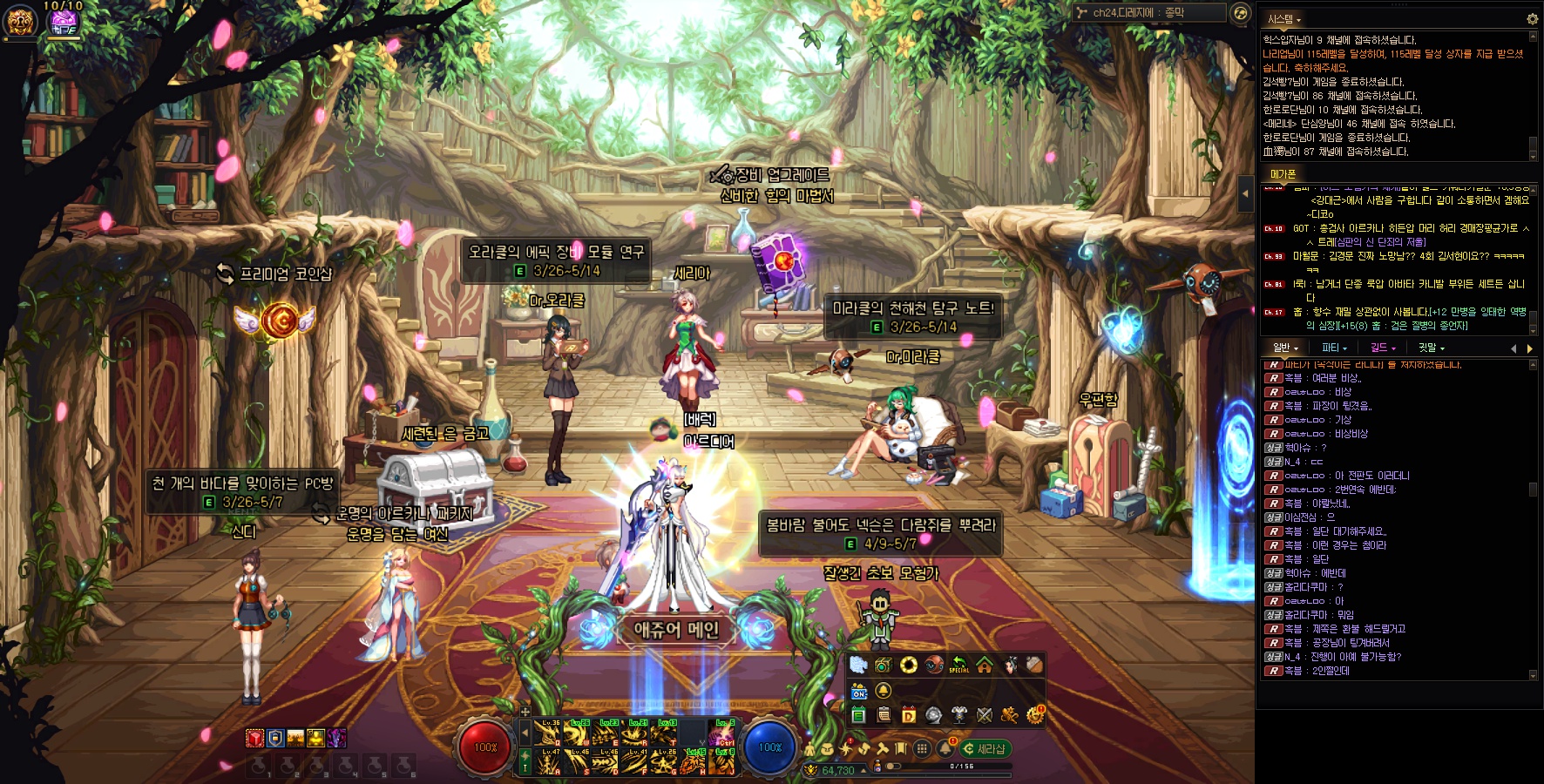Open the crossed swords shield icon
The height and width of the screenshot is (784, 1544).
(985, 715)
